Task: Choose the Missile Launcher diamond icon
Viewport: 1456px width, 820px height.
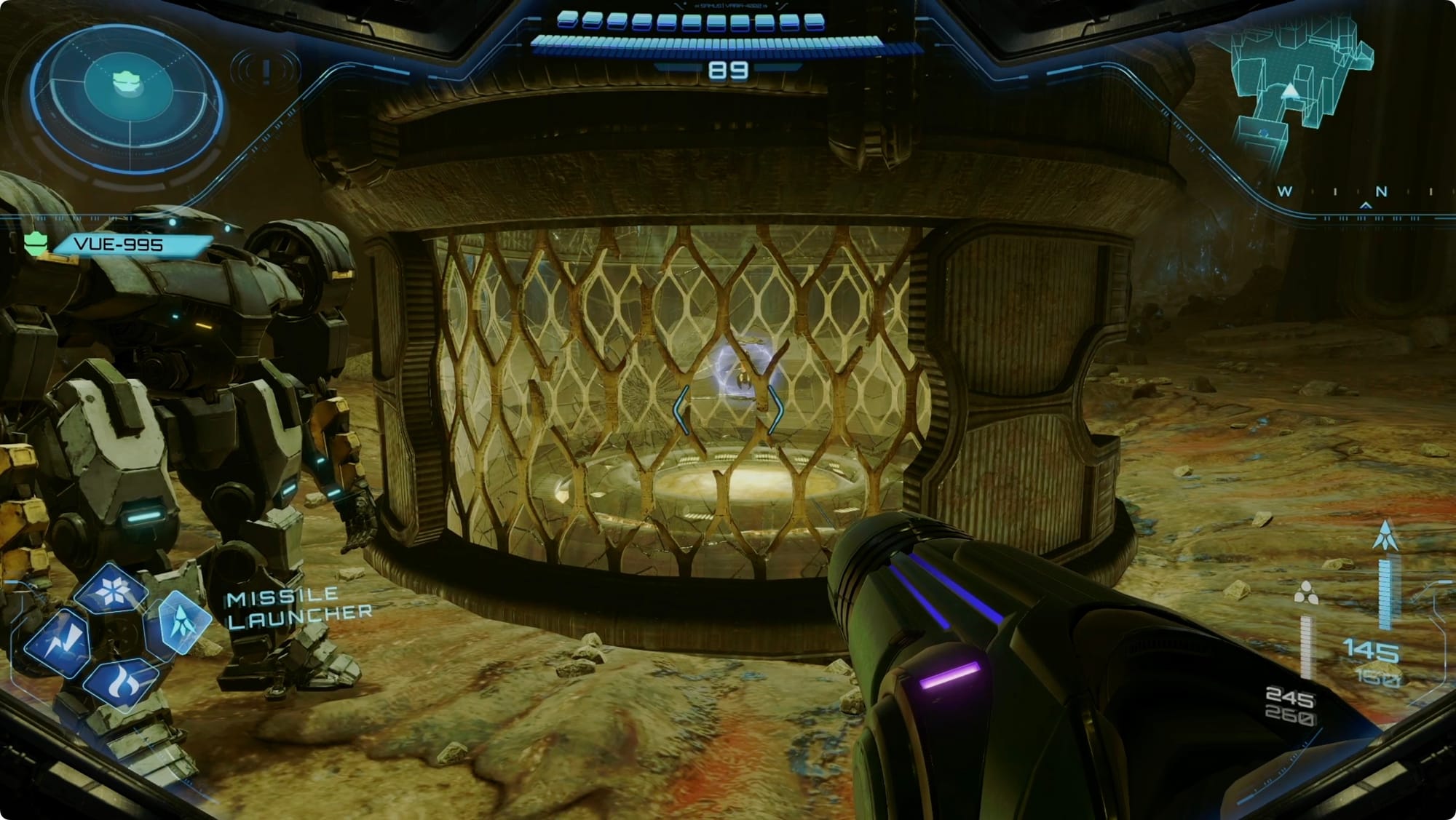Action: pos(180,621)
